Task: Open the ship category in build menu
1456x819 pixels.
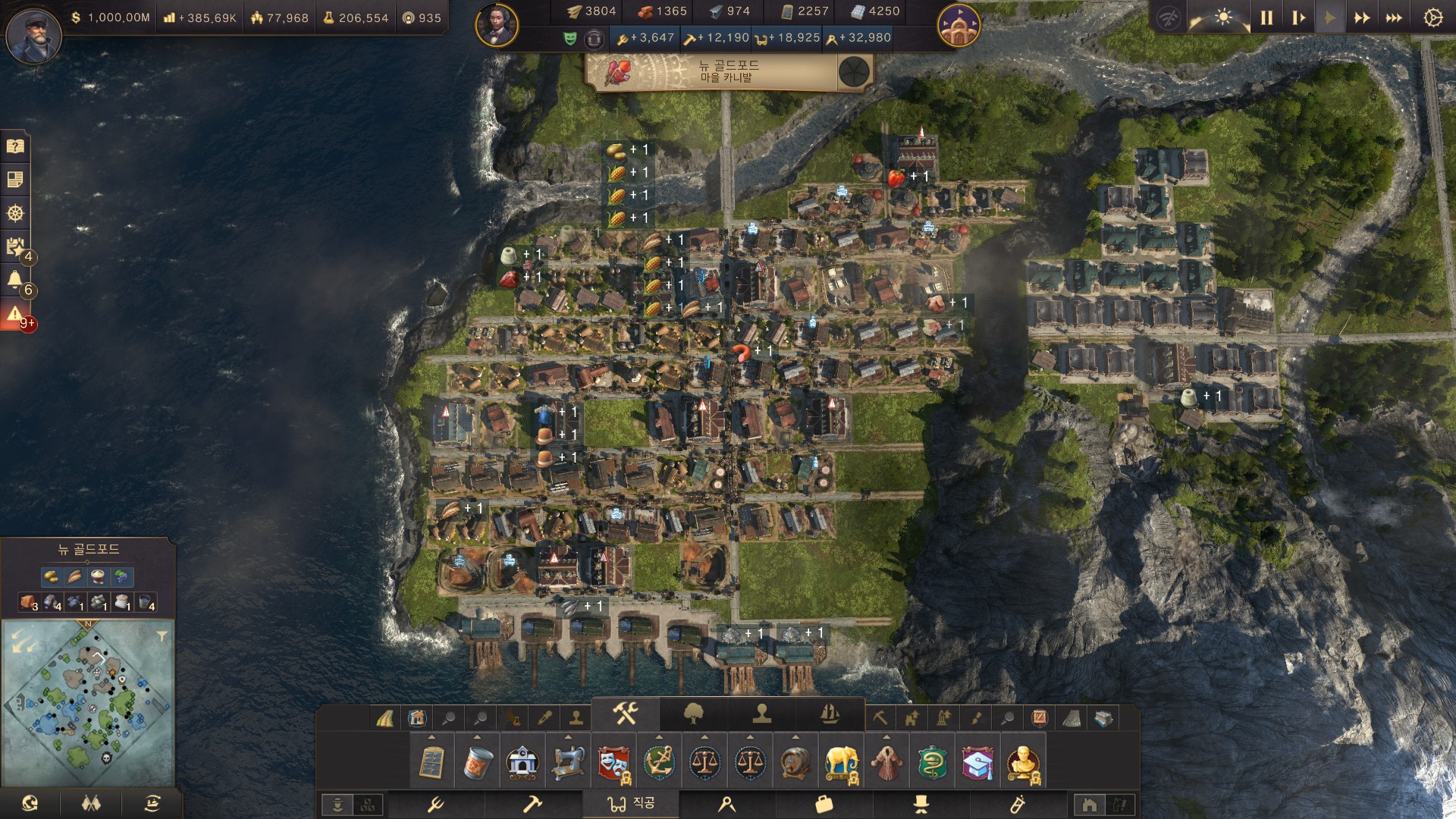Action: tap(830, 713)
